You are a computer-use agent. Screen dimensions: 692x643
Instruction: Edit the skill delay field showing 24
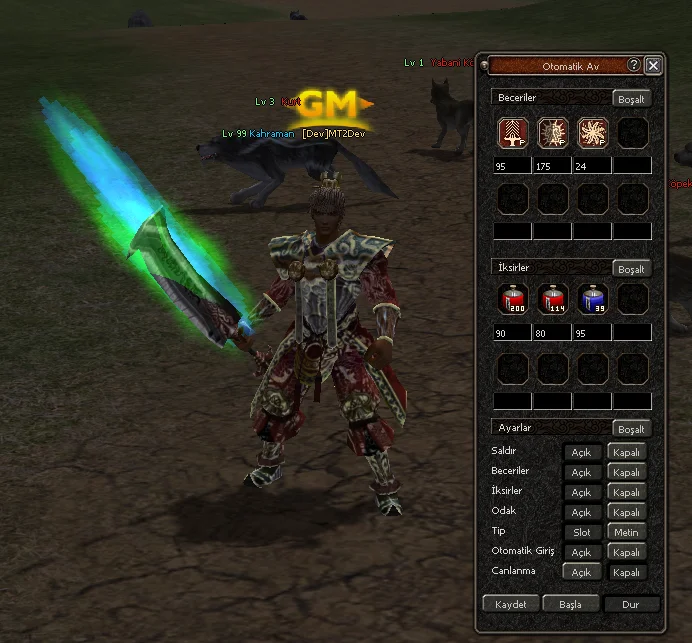pos(592,166)
